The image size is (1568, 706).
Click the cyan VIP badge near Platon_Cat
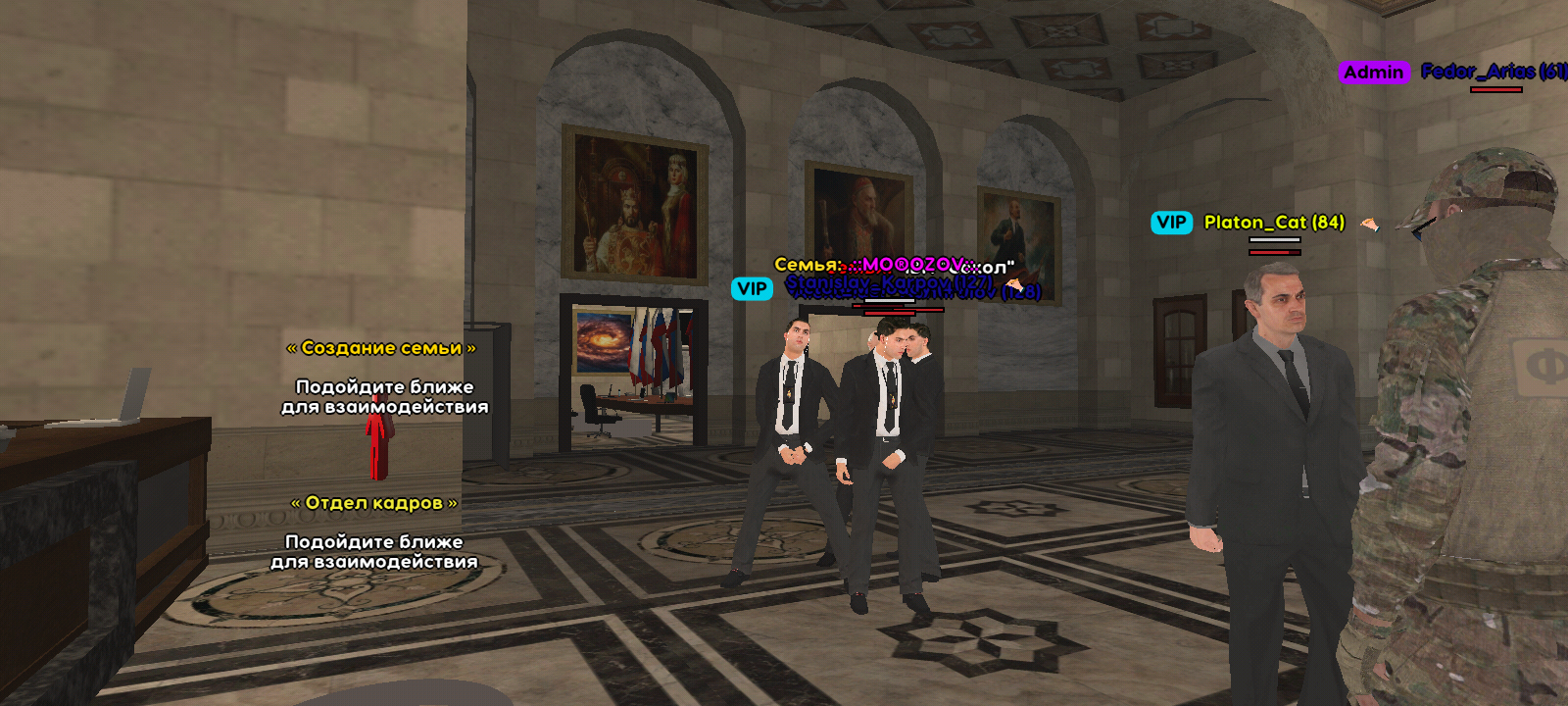click(x=1172, y=222)
